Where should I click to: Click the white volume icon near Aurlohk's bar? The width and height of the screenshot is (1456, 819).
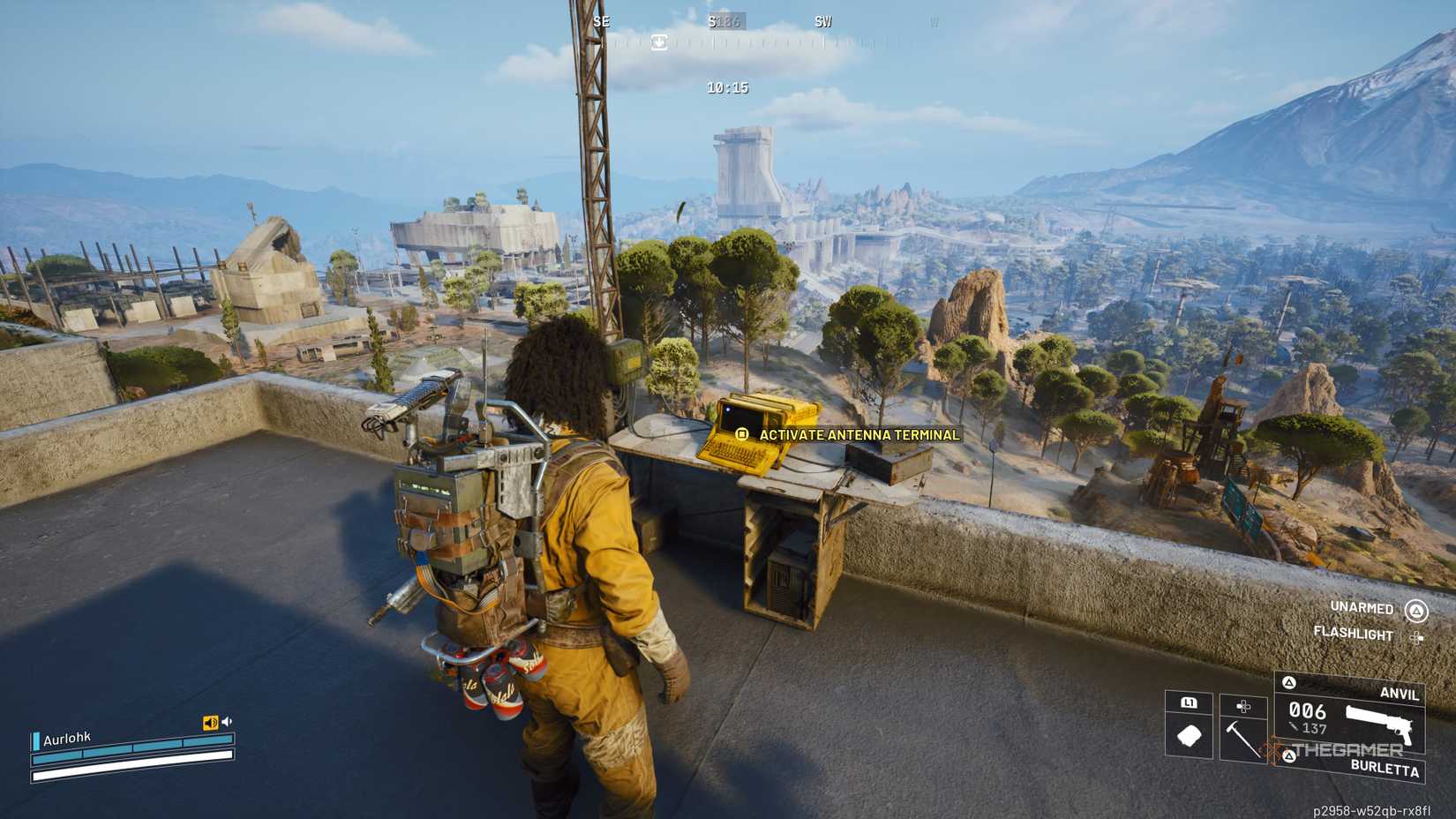[227, 720]
